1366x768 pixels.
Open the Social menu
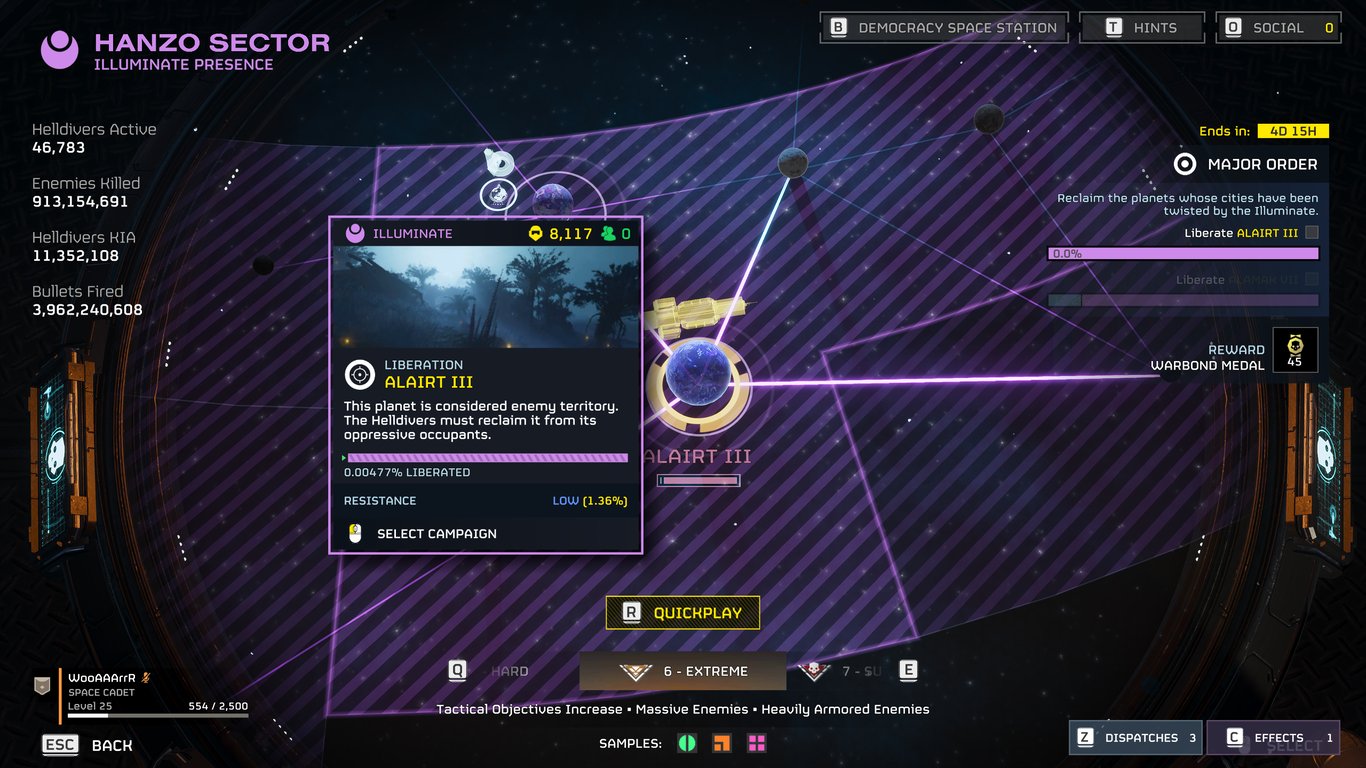point(1278,28)
